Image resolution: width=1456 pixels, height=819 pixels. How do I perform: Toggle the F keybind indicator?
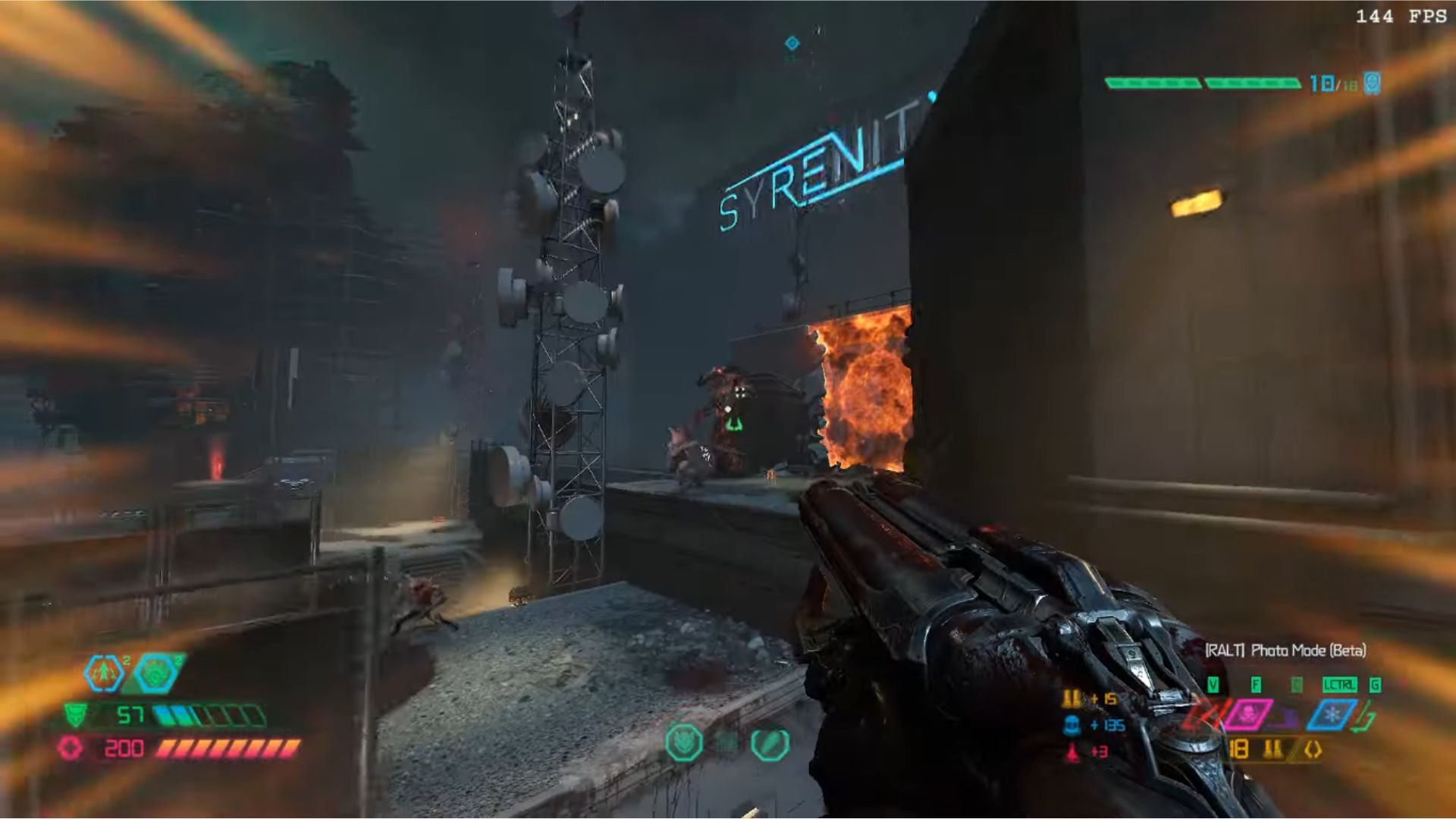pos(1257,684)
